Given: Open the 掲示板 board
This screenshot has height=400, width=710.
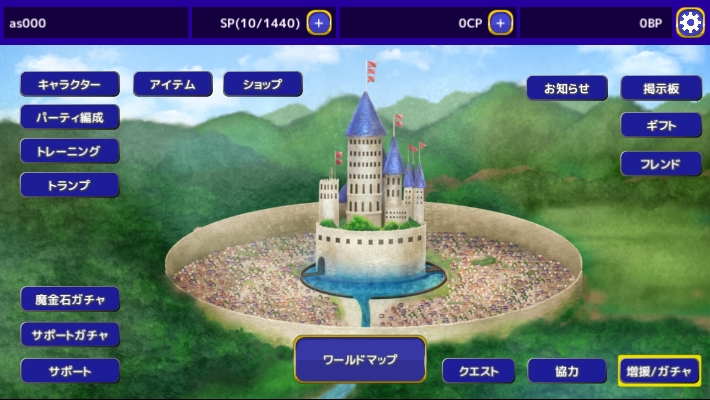Looking at the screenshot, I should [661, 89].
